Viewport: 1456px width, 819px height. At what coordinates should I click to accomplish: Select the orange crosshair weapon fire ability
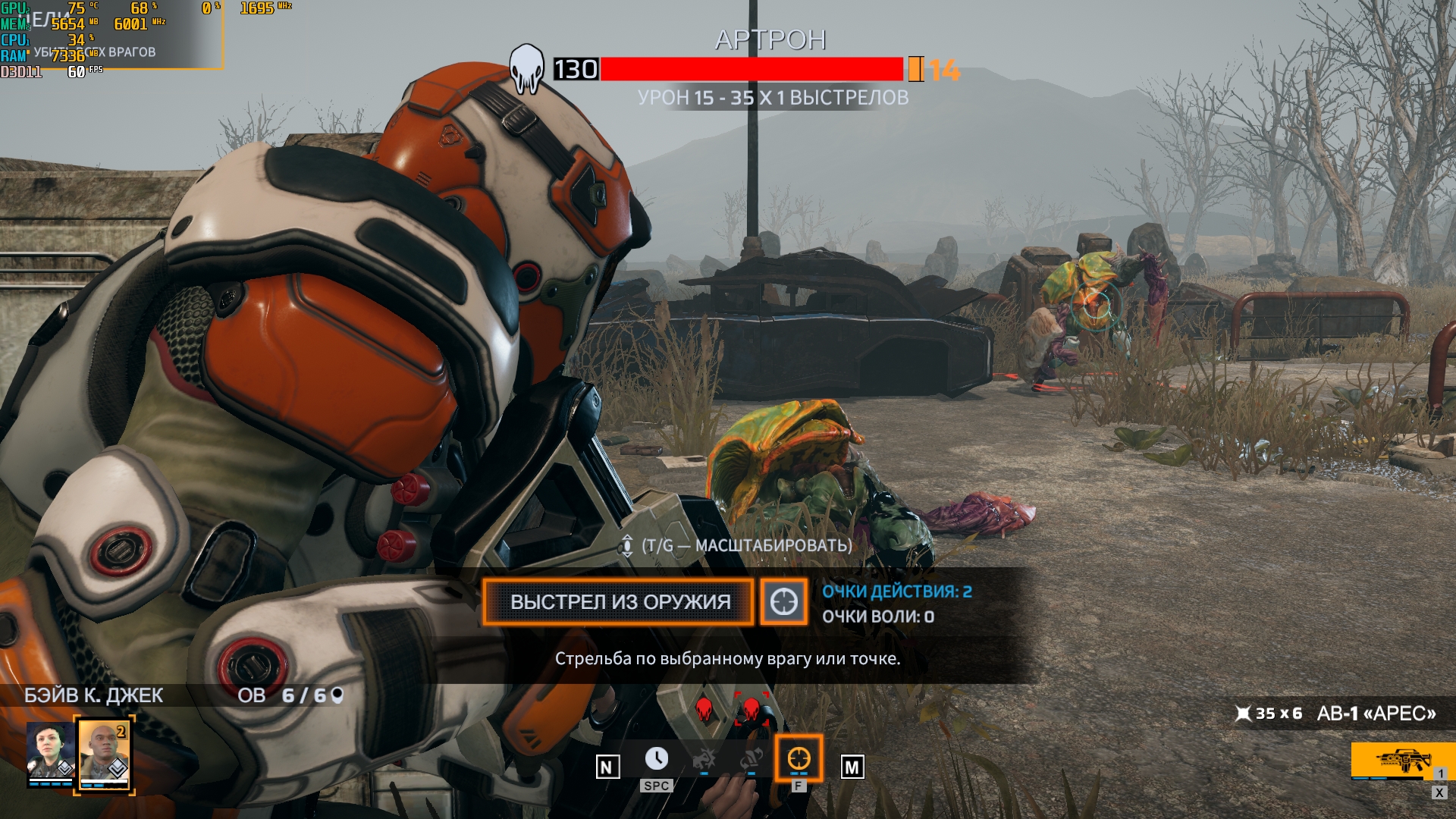[799, 758]
